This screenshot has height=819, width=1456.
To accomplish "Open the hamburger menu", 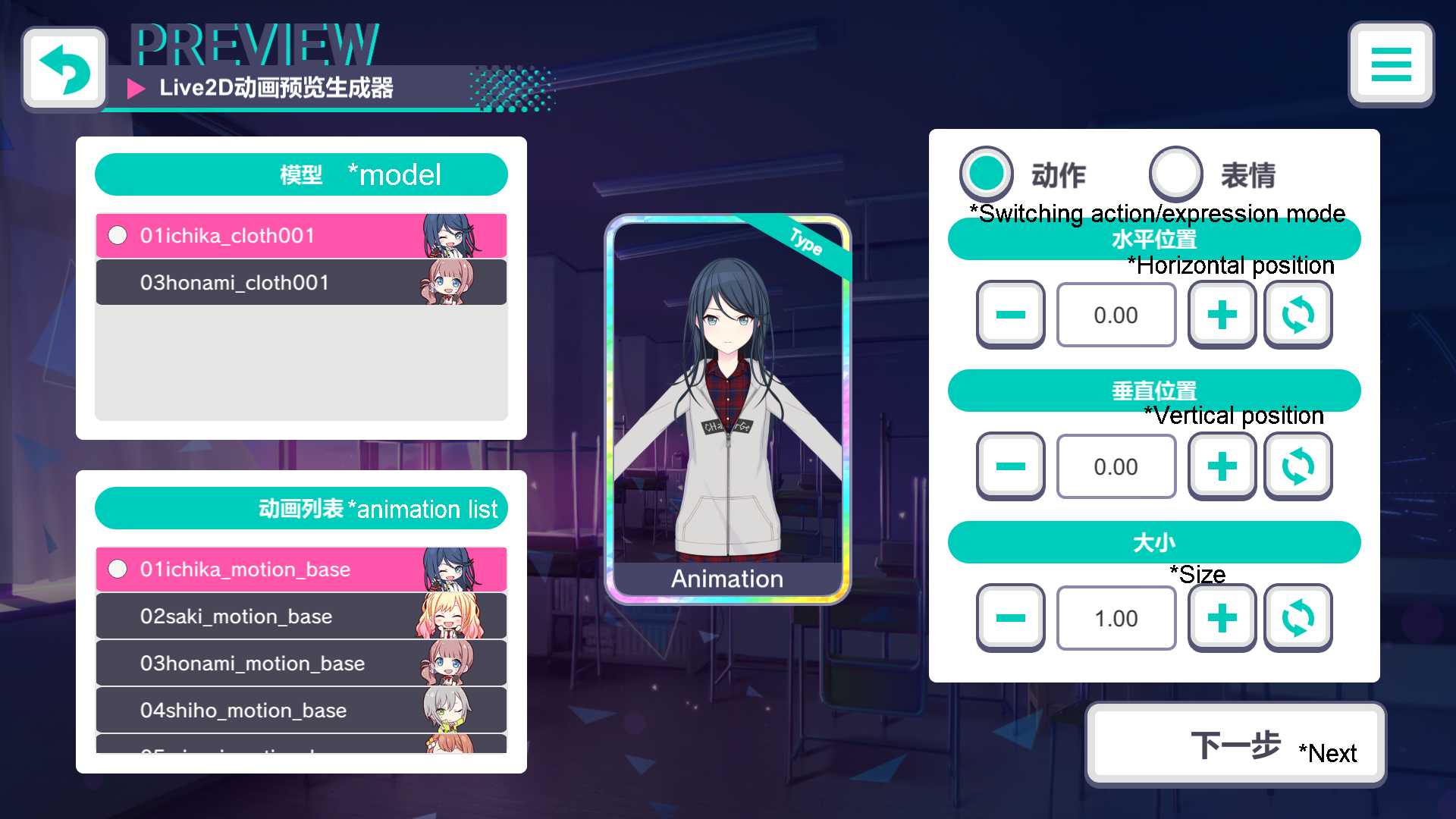I will (x=1391, y=64).
